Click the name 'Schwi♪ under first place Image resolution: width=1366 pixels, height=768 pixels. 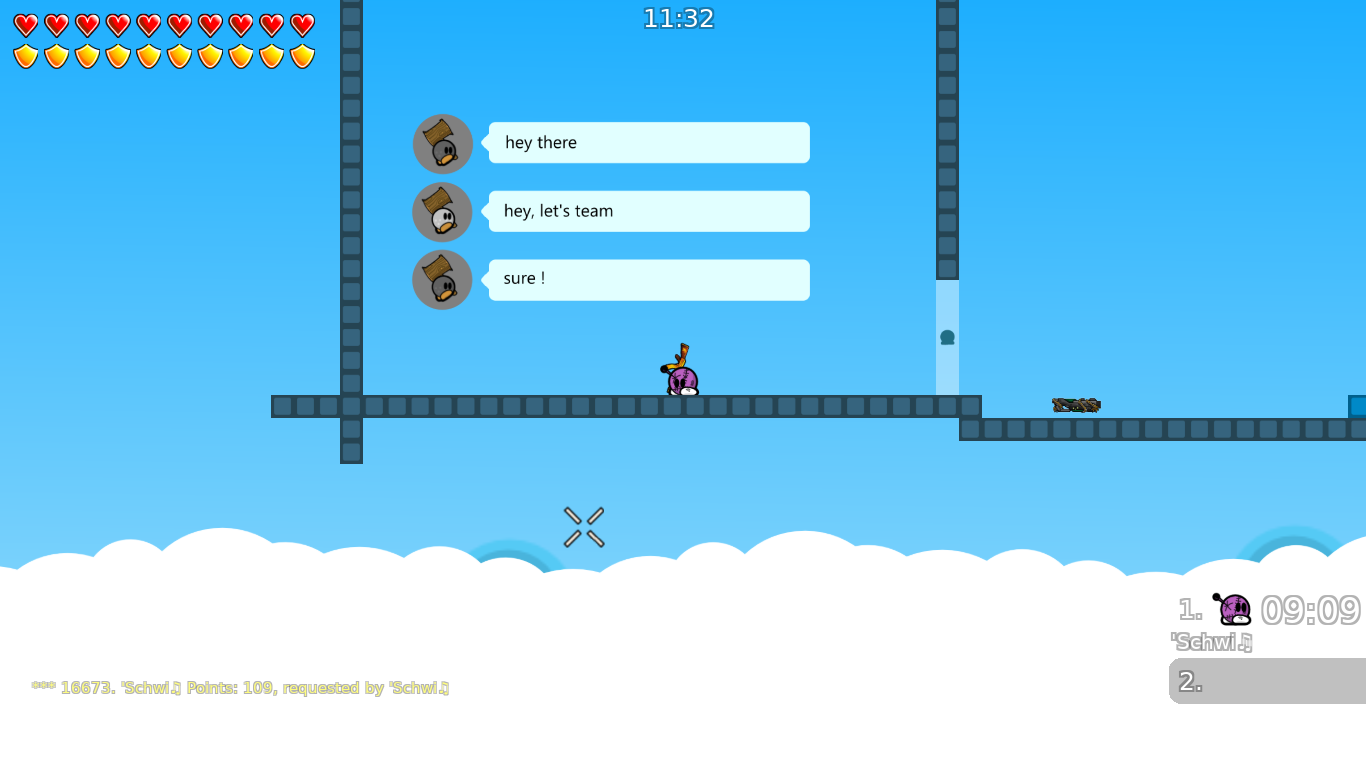pyautogui.click(x=1211, y=642)
